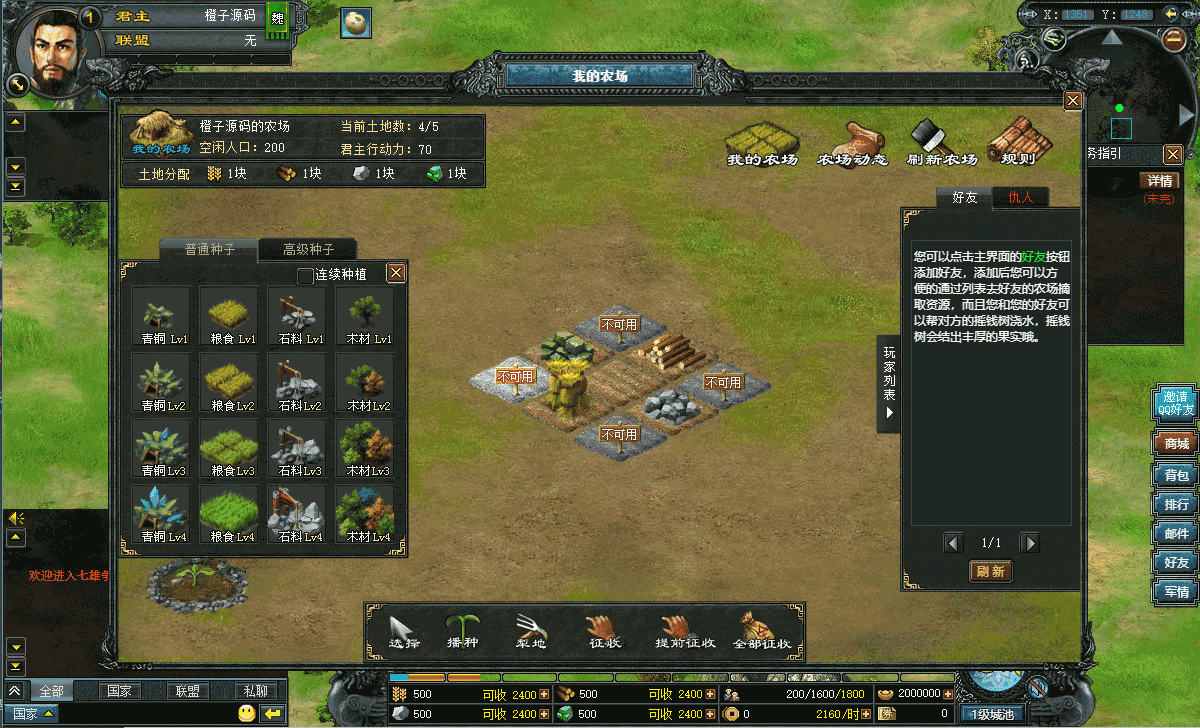Toggle the 连续种植 continuous planting checkbox
The width and height of the screenshot is (1200, 728).
(306, 275)
